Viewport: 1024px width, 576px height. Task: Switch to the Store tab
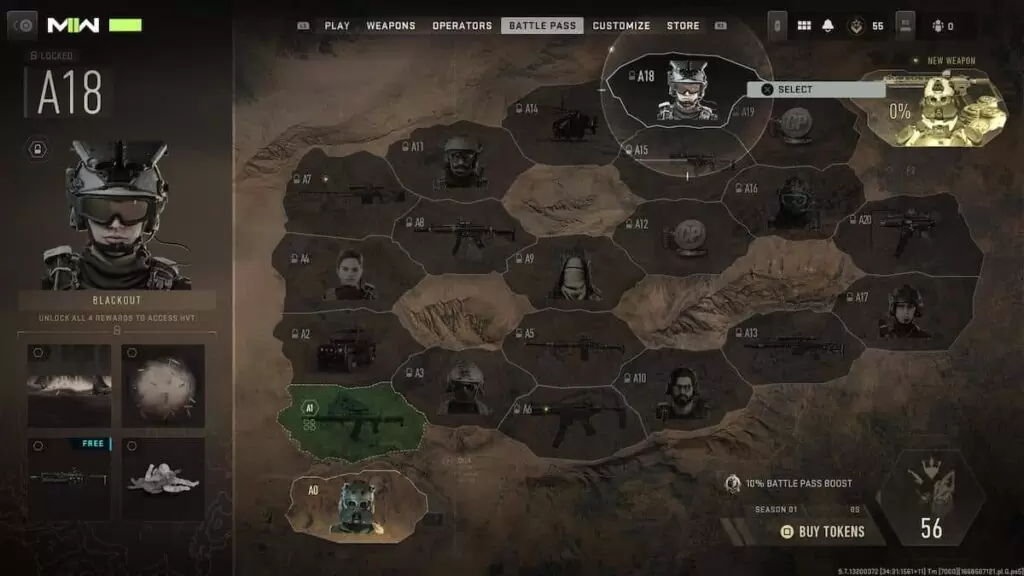pos(683,26)
